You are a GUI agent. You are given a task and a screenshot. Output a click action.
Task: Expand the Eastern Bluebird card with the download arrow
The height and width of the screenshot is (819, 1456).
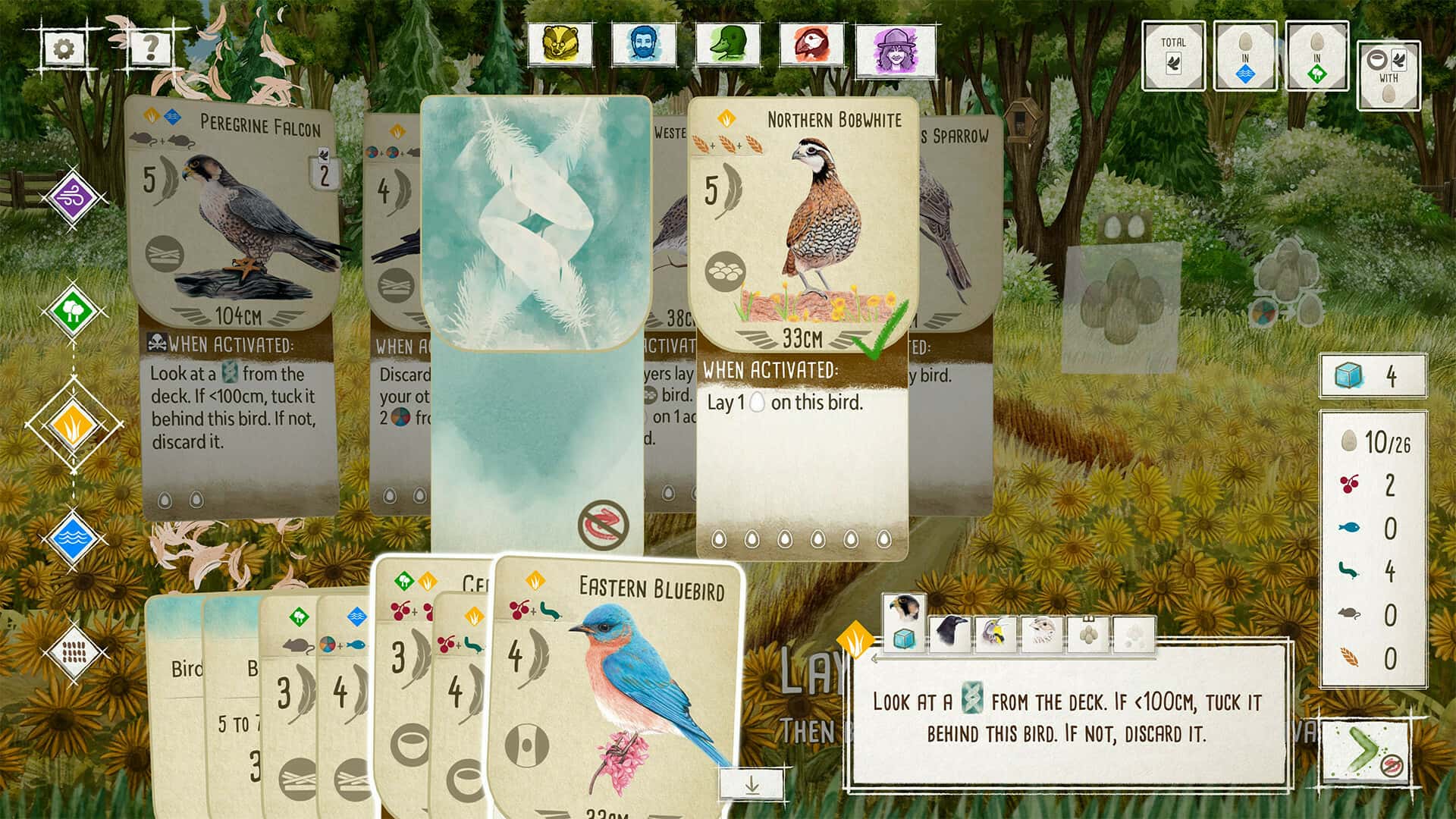(753, 786)
